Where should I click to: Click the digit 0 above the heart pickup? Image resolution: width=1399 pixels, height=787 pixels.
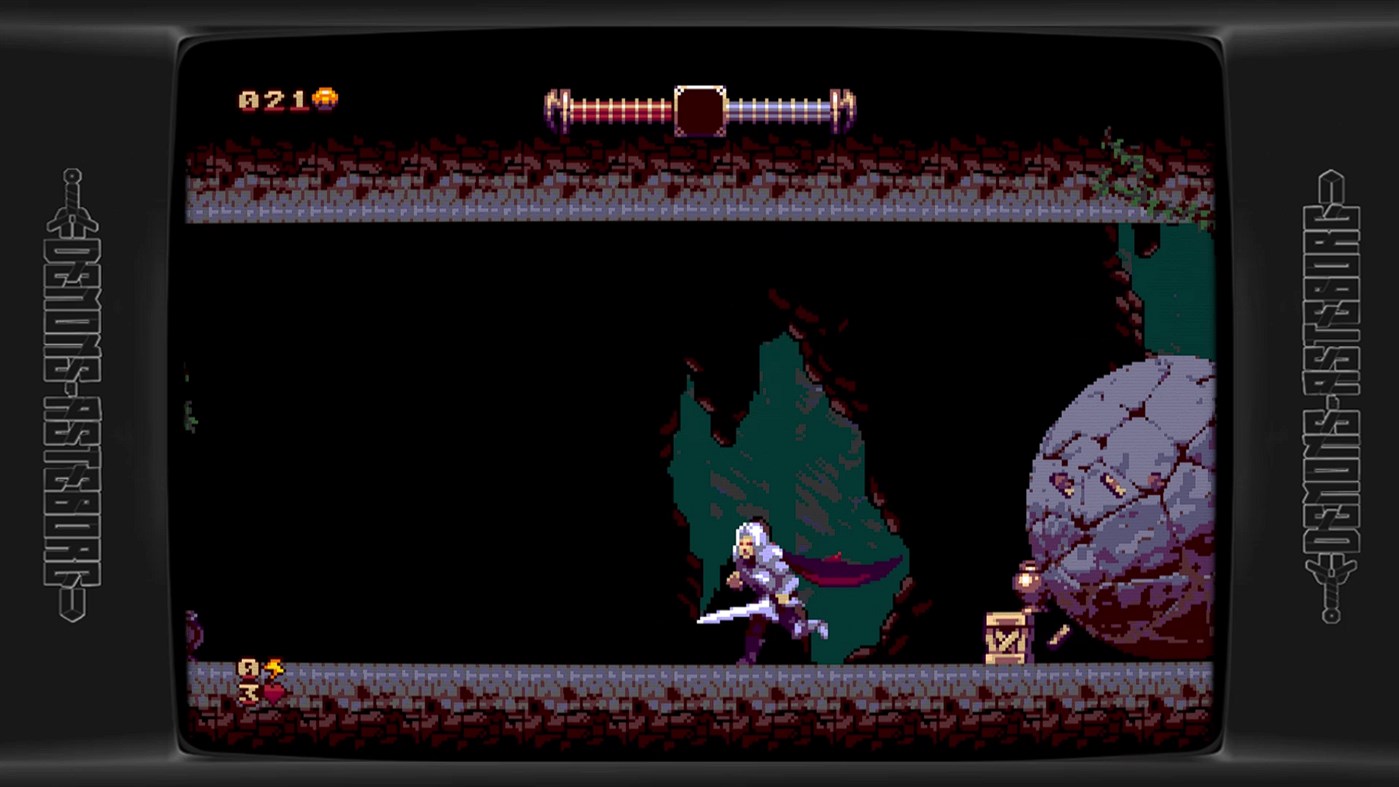(x=249, y=666)
